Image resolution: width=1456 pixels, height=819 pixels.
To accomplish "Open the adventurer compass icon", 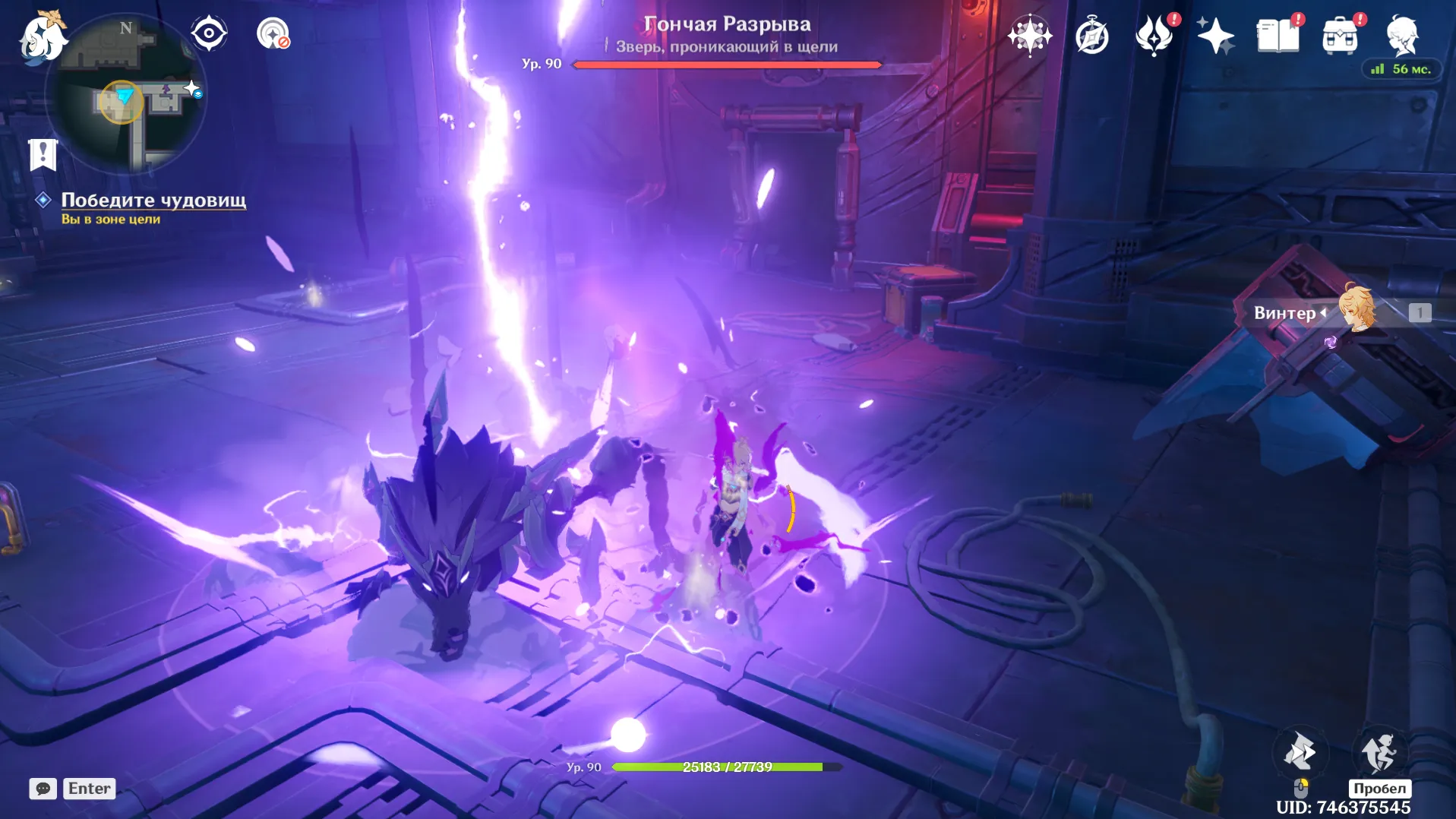I will (x=1092, y=36).
